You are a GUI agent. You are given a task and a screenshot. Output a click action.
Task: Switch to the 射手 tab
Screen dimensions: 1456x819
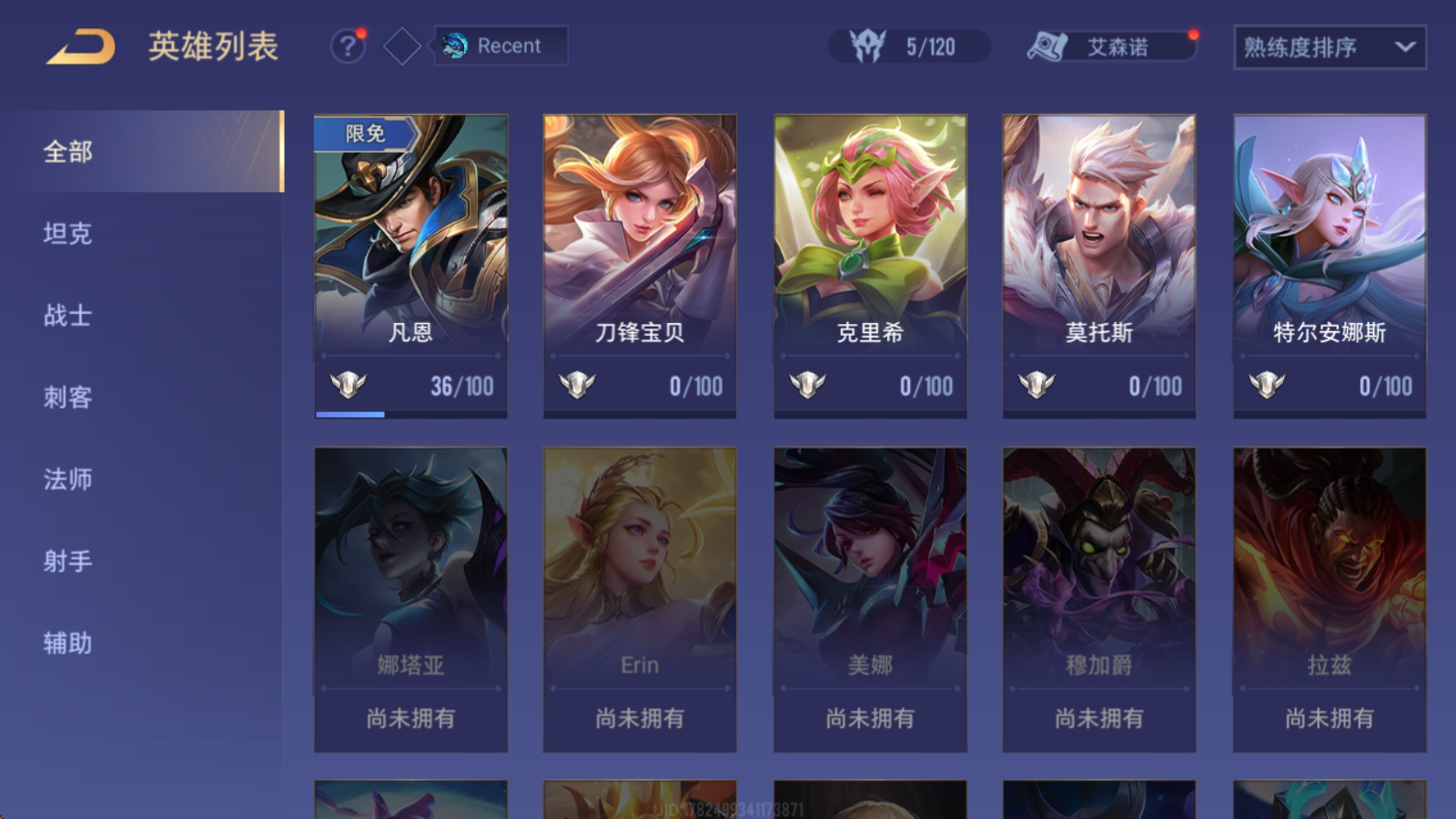point(68,561)
